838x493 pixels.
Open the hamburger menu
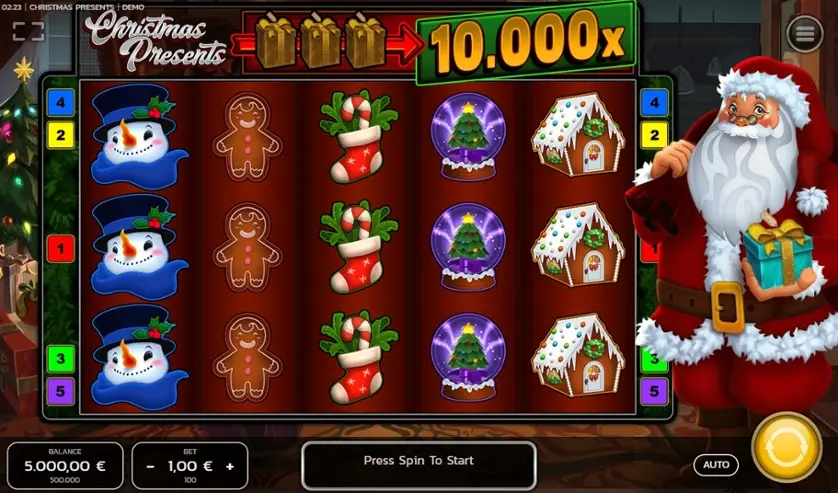(x=804, y=34)
